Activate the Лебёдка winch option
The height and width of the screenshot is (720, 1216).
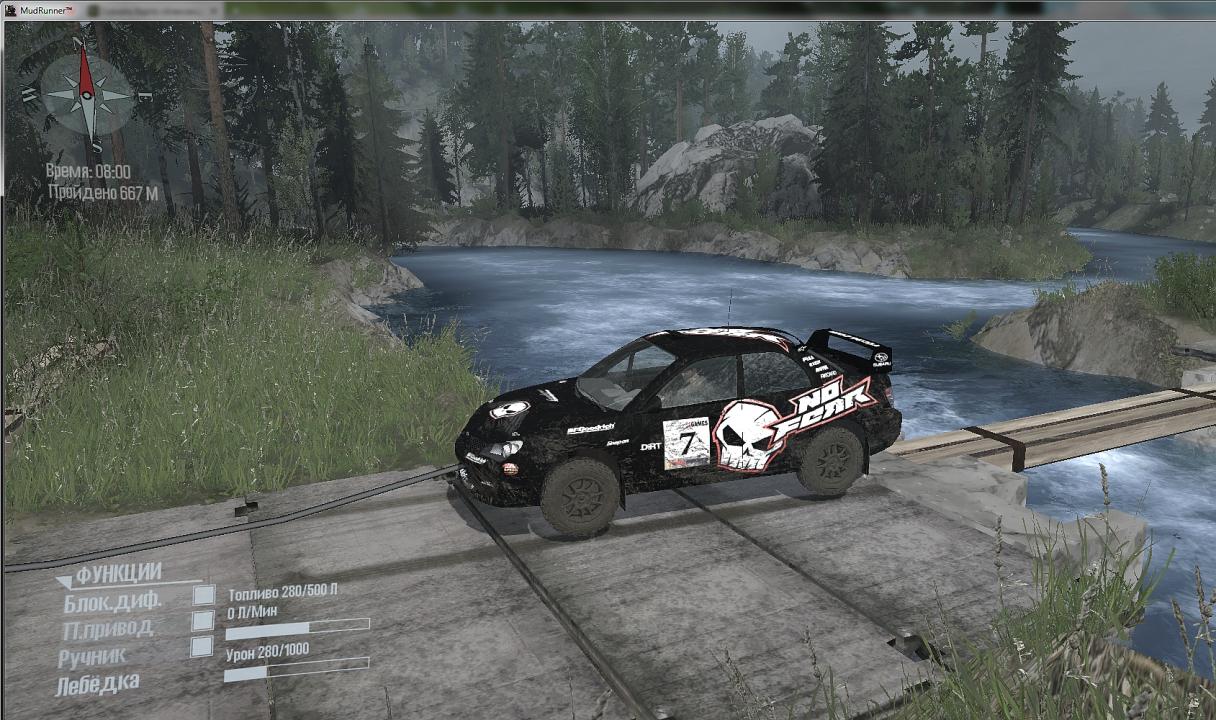click(97, 684)
